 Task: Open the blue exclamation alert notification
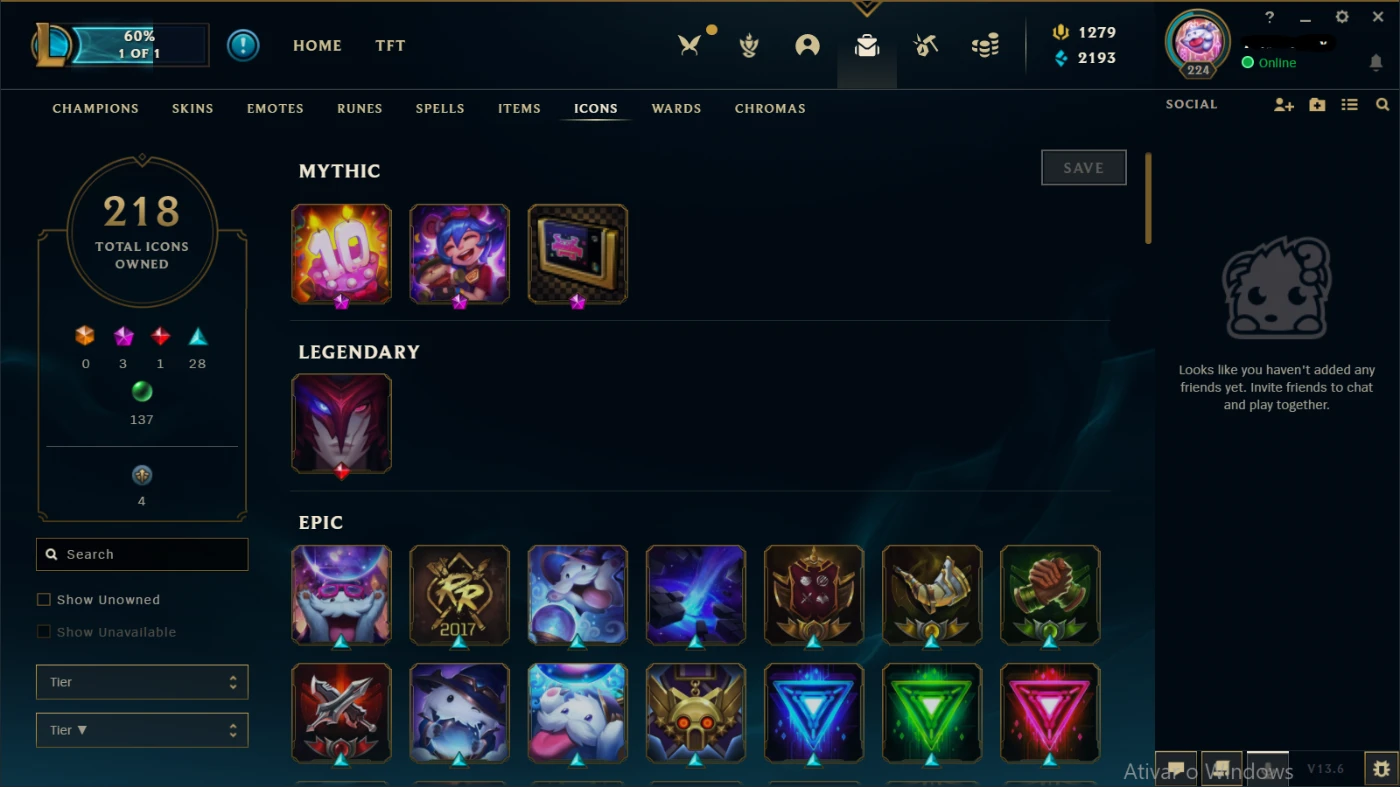[243, 45]
